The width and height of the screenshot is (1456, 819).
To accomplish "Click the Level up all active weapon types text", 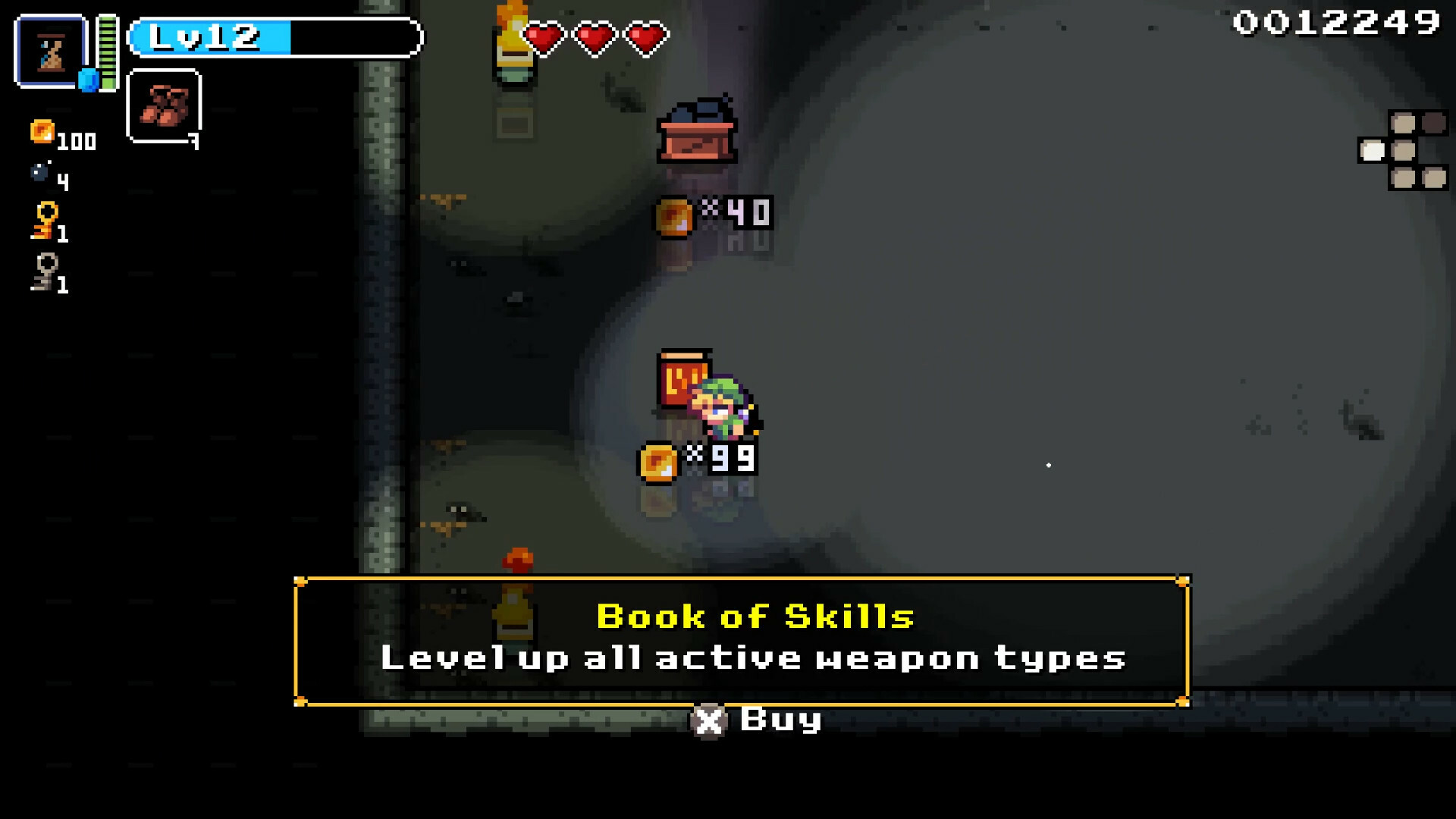I will click(755, 658).
